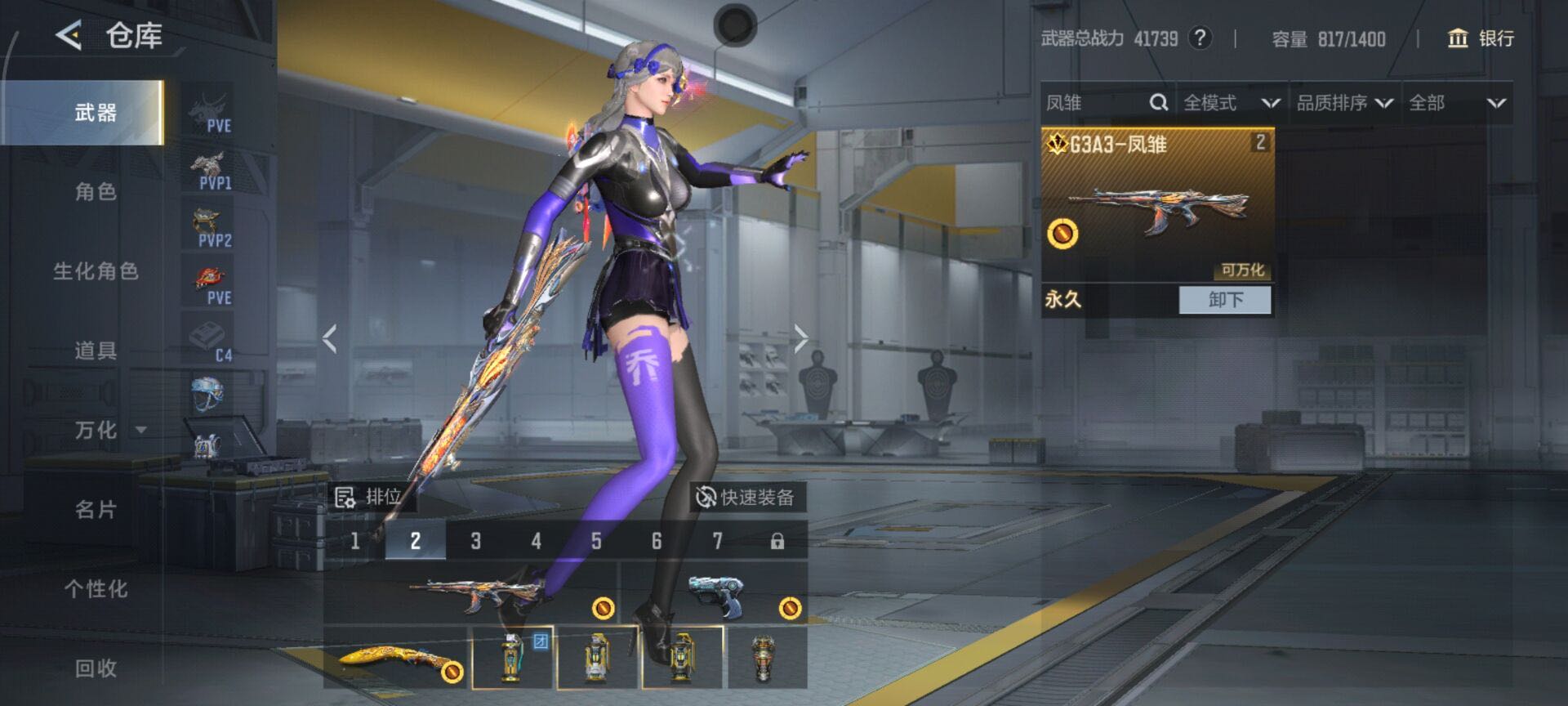Use 快速装备 quick equip

(746, 497)
